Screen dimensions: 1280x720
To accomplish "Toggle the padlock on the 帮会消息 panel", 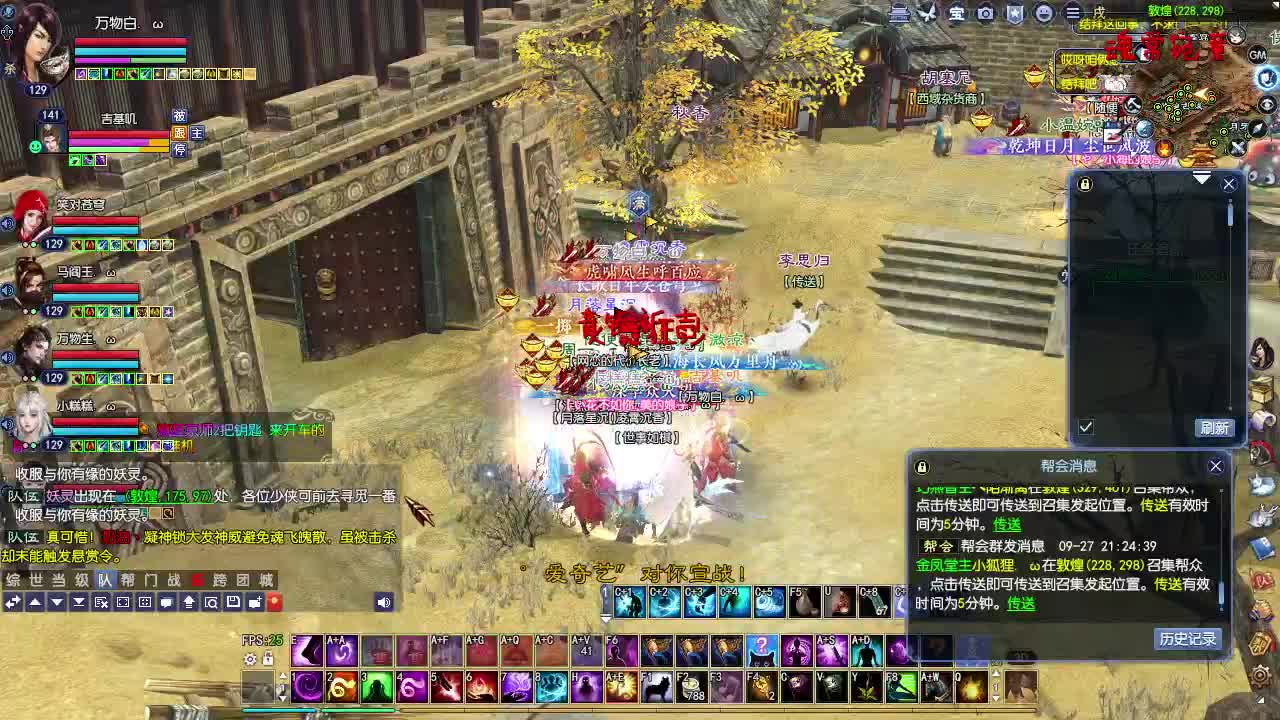I will [921, 465].
